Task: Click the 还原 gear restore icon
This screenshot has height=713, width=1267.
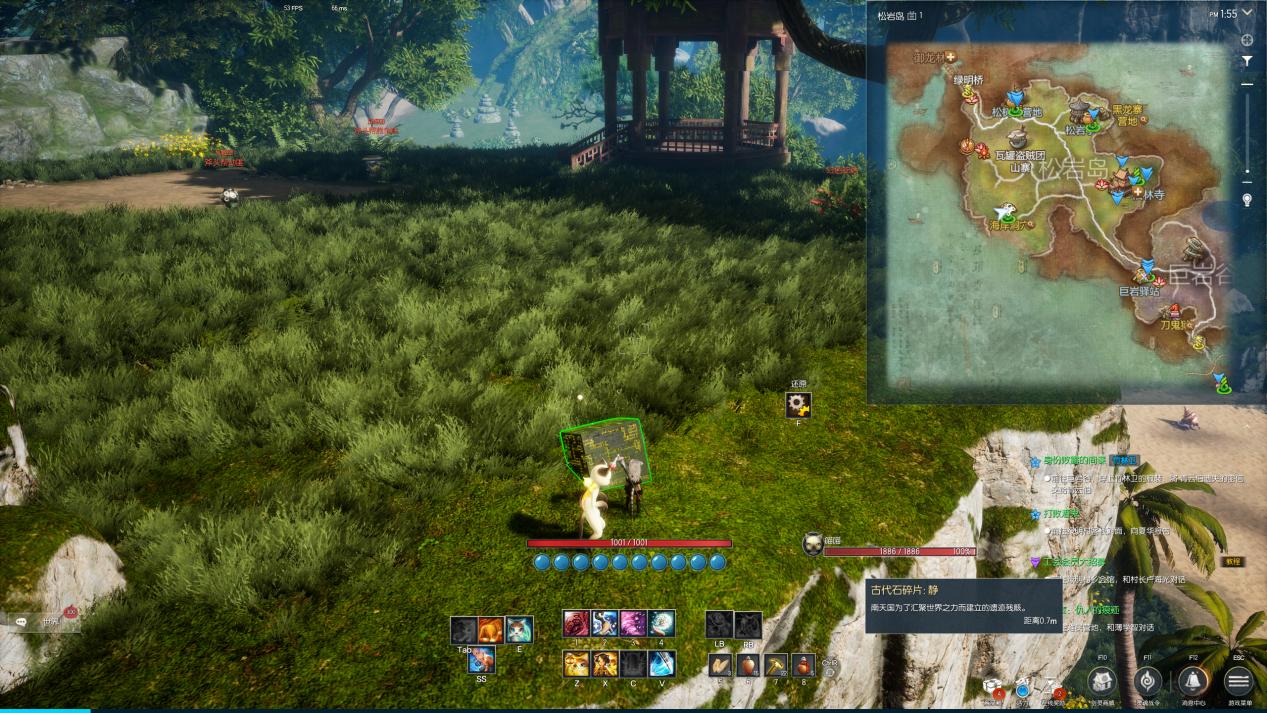Action: click(798, 405)
